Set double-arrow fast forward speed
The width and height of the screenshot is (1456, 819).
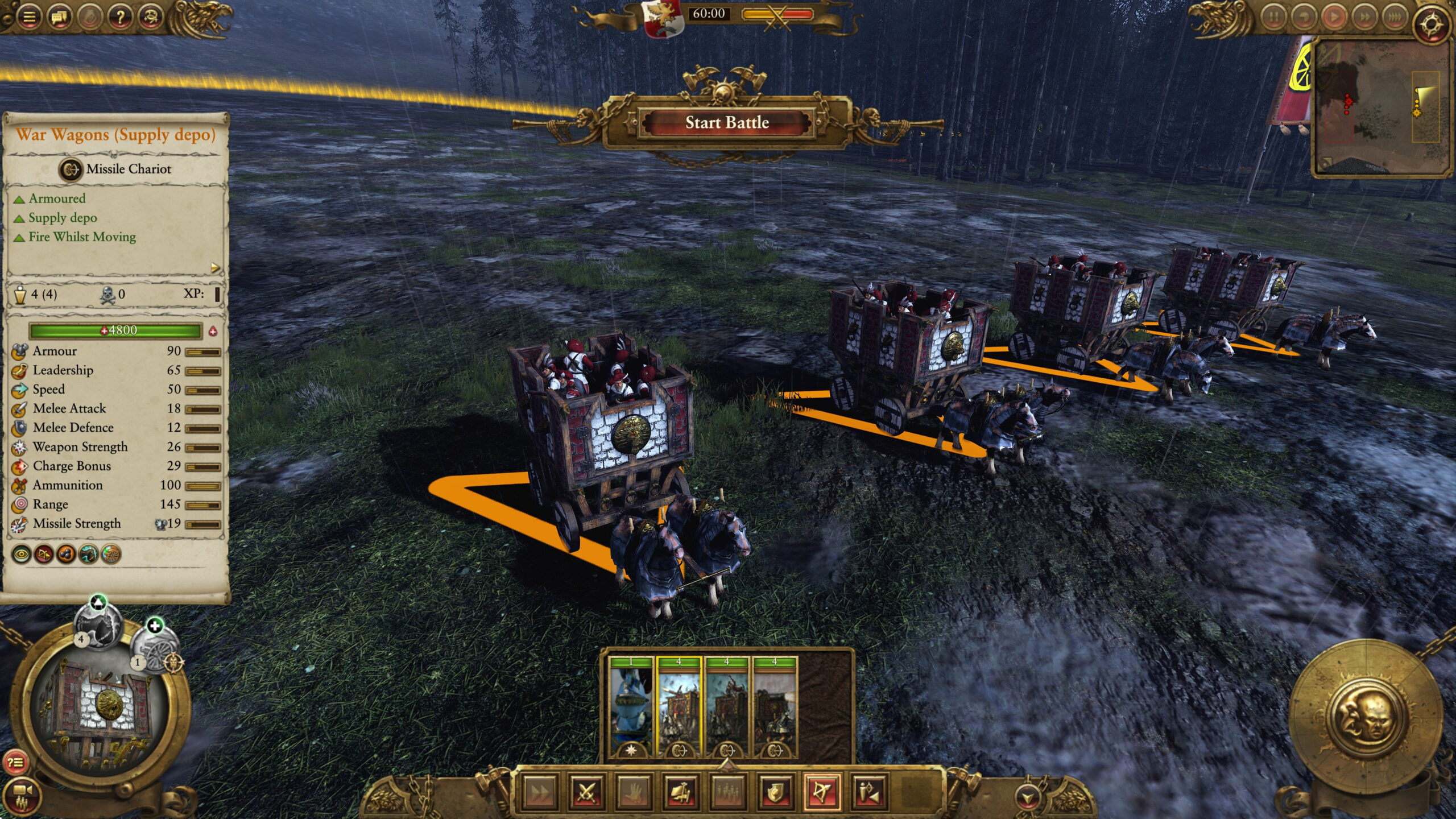(1364, 17)
